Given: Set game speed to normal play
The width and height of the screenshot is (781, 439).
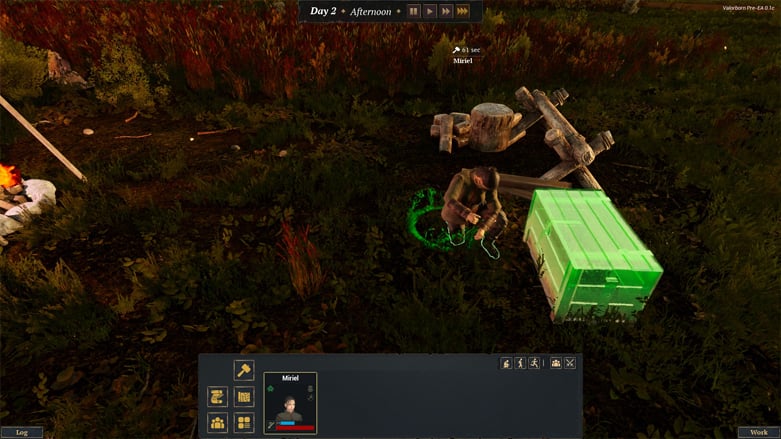Looking at the screenshot, I should point(430,11).
